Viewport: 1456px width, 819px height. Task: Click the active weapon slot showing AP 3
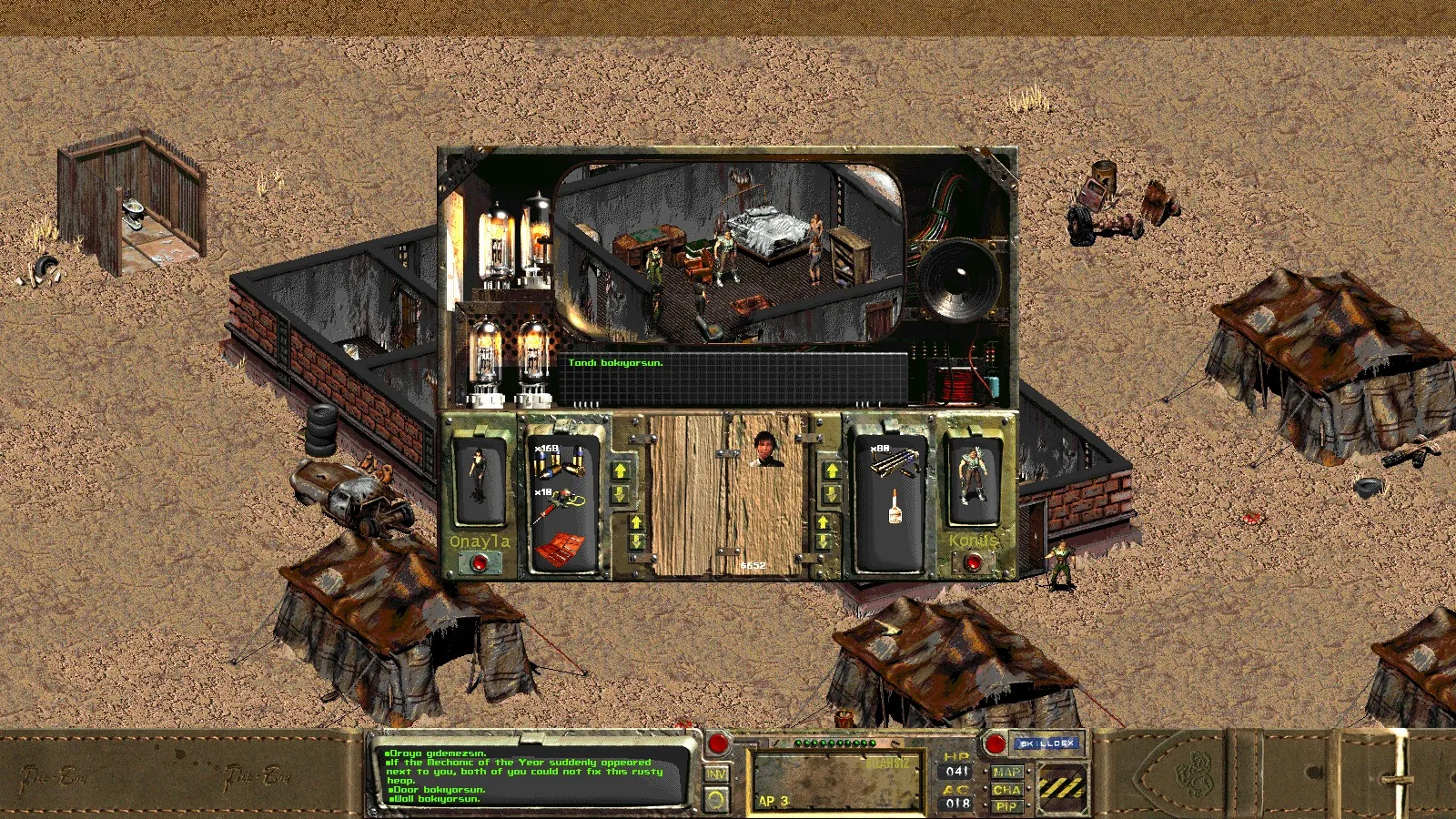coord(836,781)
